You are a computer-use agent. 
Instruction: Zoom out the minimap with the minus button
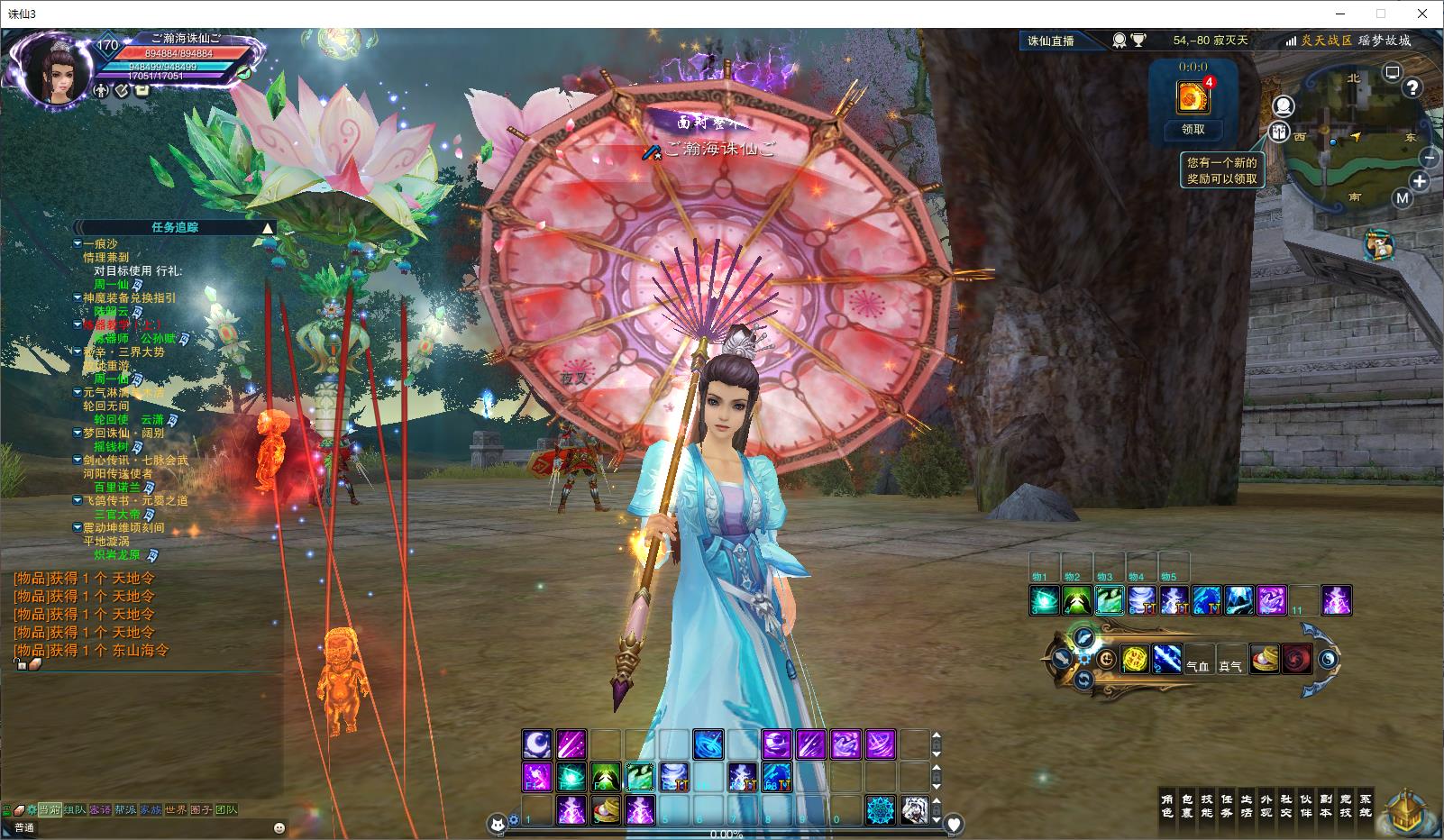tap(1430, 158)
